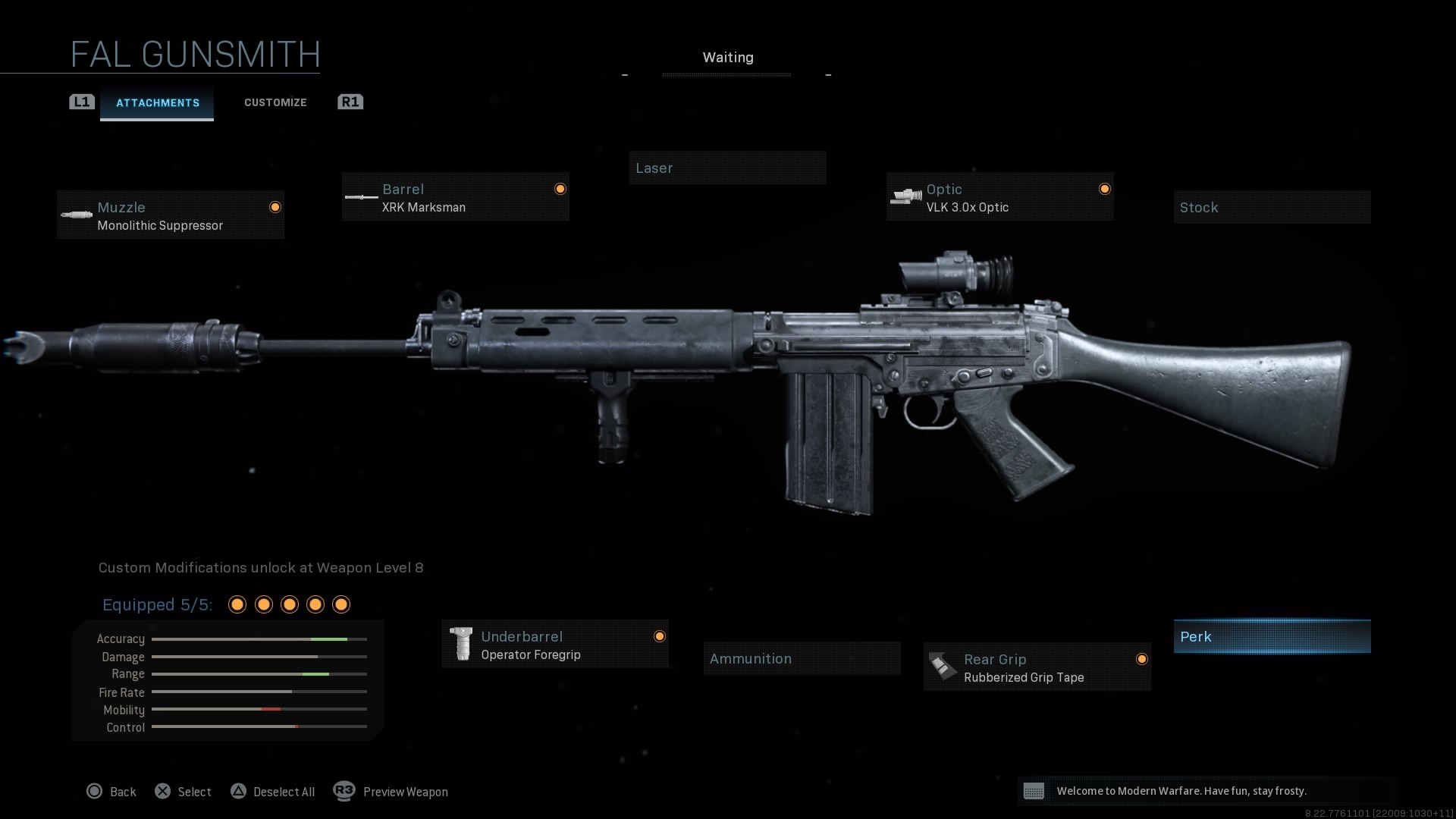The height and width of the screenshot is (819, 1456).
Task: Open the highlighted Perk slot
Action: pos(1271,636)
